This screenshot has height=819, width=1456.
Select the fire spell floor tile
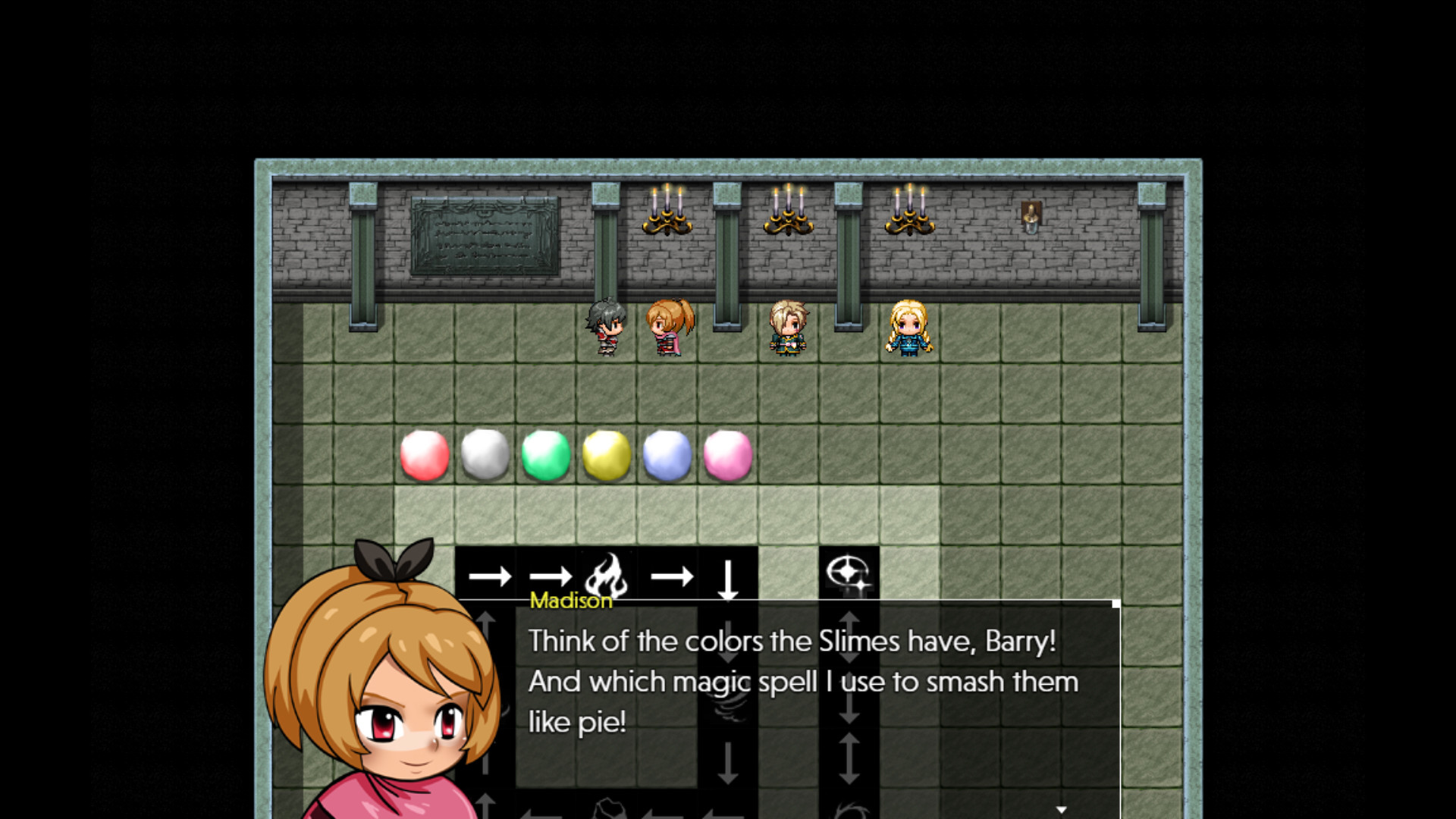coord(607,578)
